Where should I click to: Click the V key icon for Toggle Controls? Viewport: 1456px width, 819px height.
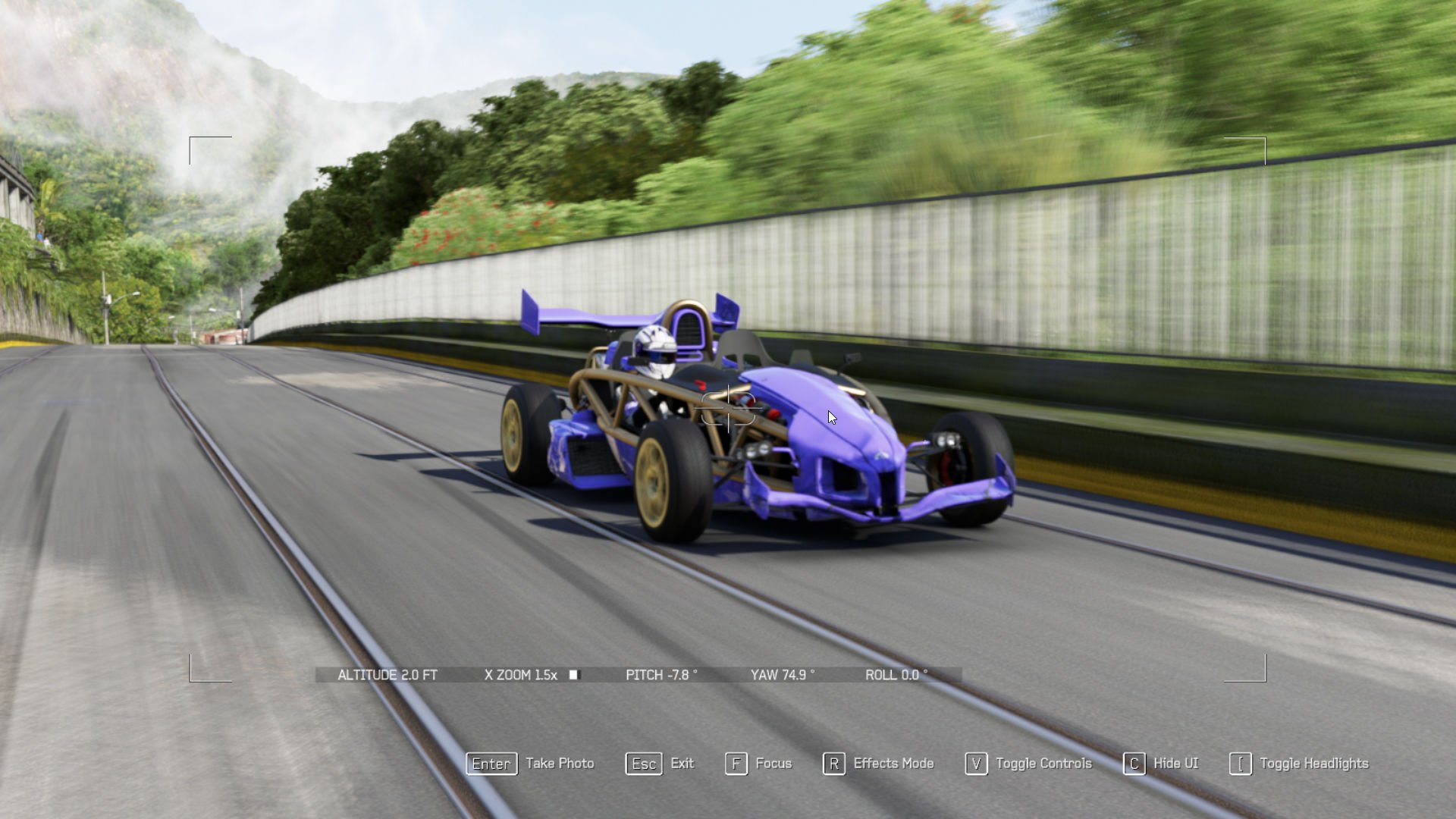[976, 764]
